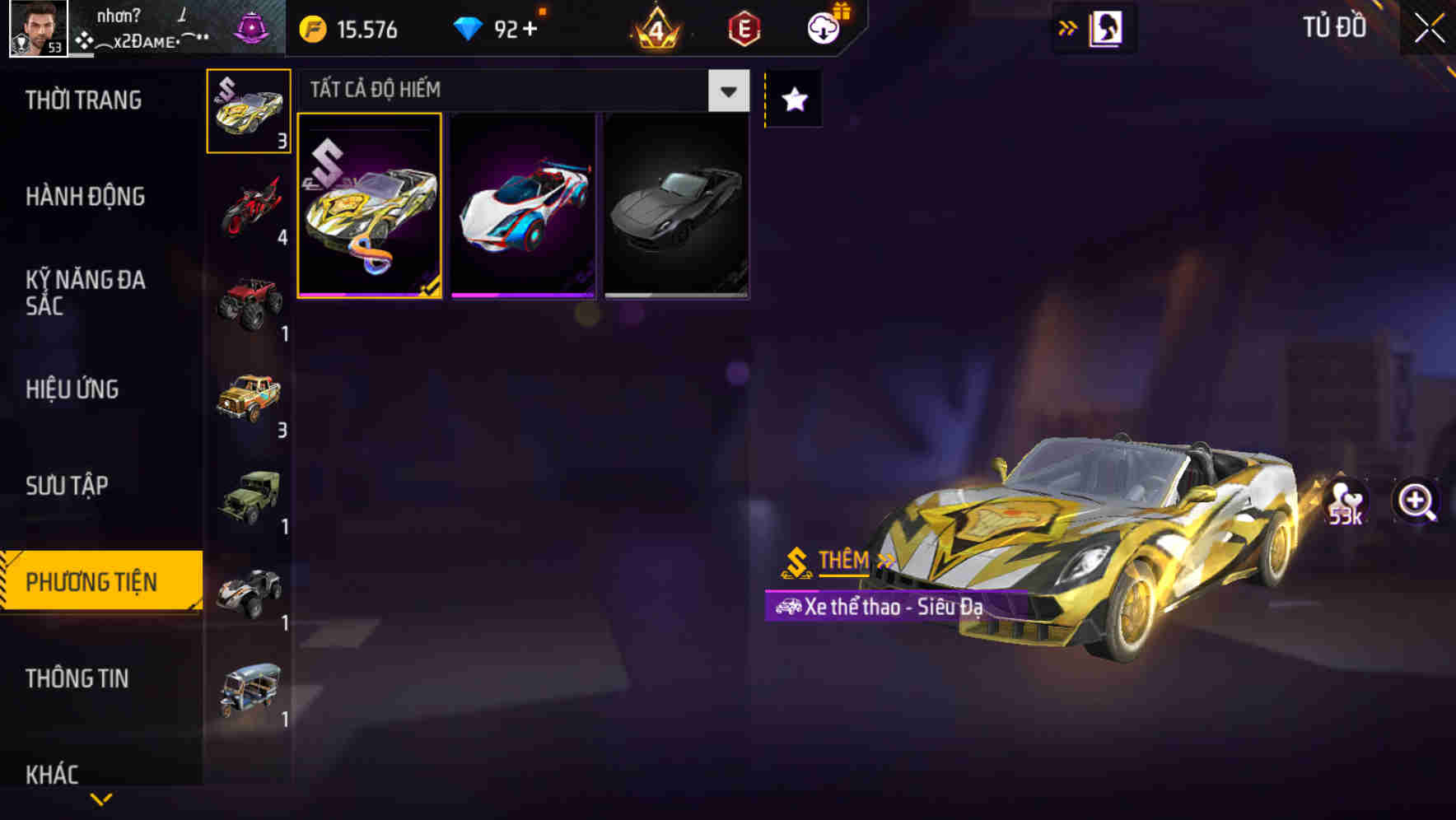The width and height of the screenshot is (1456, 820).
Task: Open the rarity filter dropdown
Action: [x=727, y=91]
